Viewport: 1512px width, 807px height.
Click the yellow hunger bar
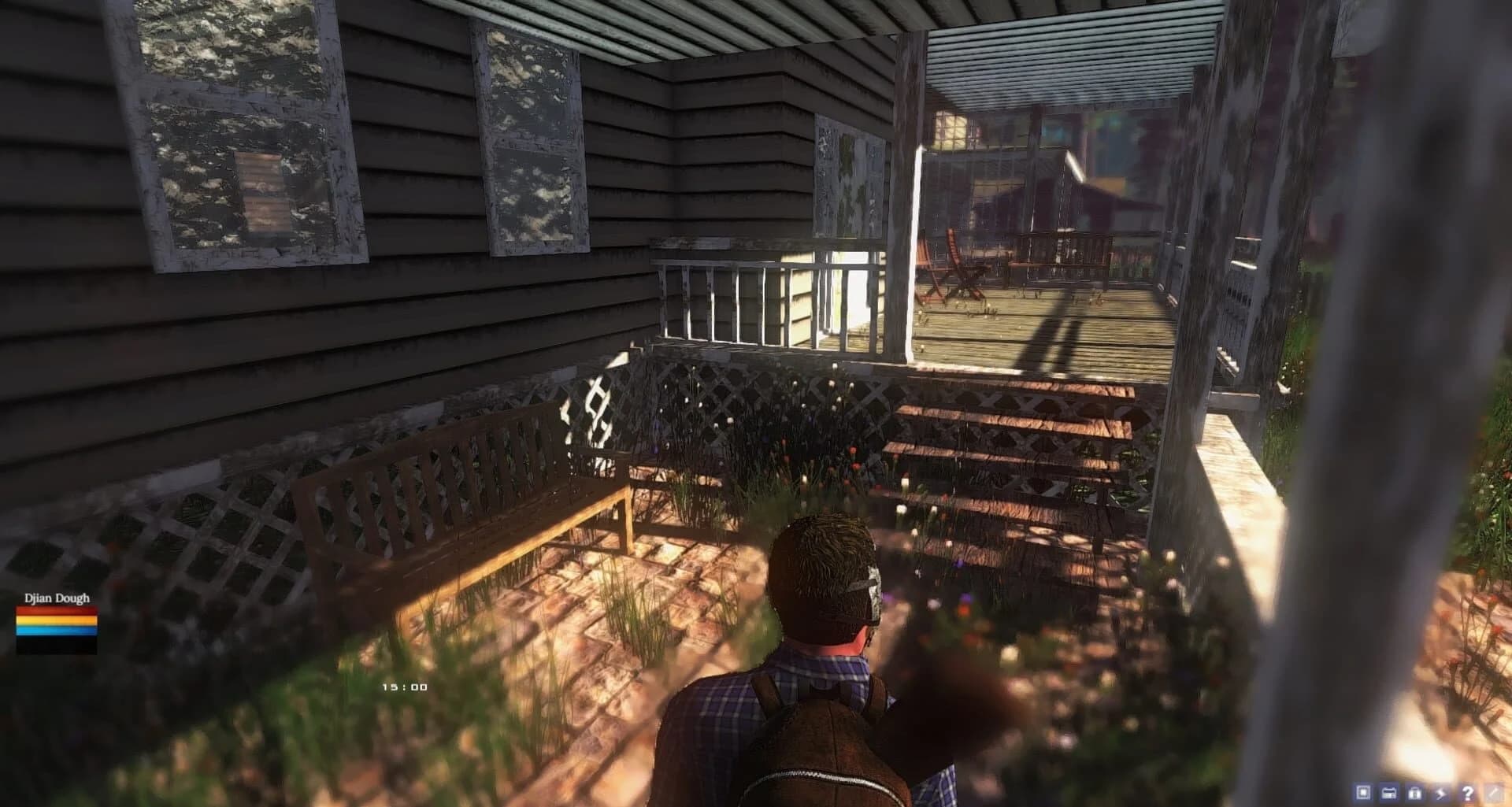(55, 620)
